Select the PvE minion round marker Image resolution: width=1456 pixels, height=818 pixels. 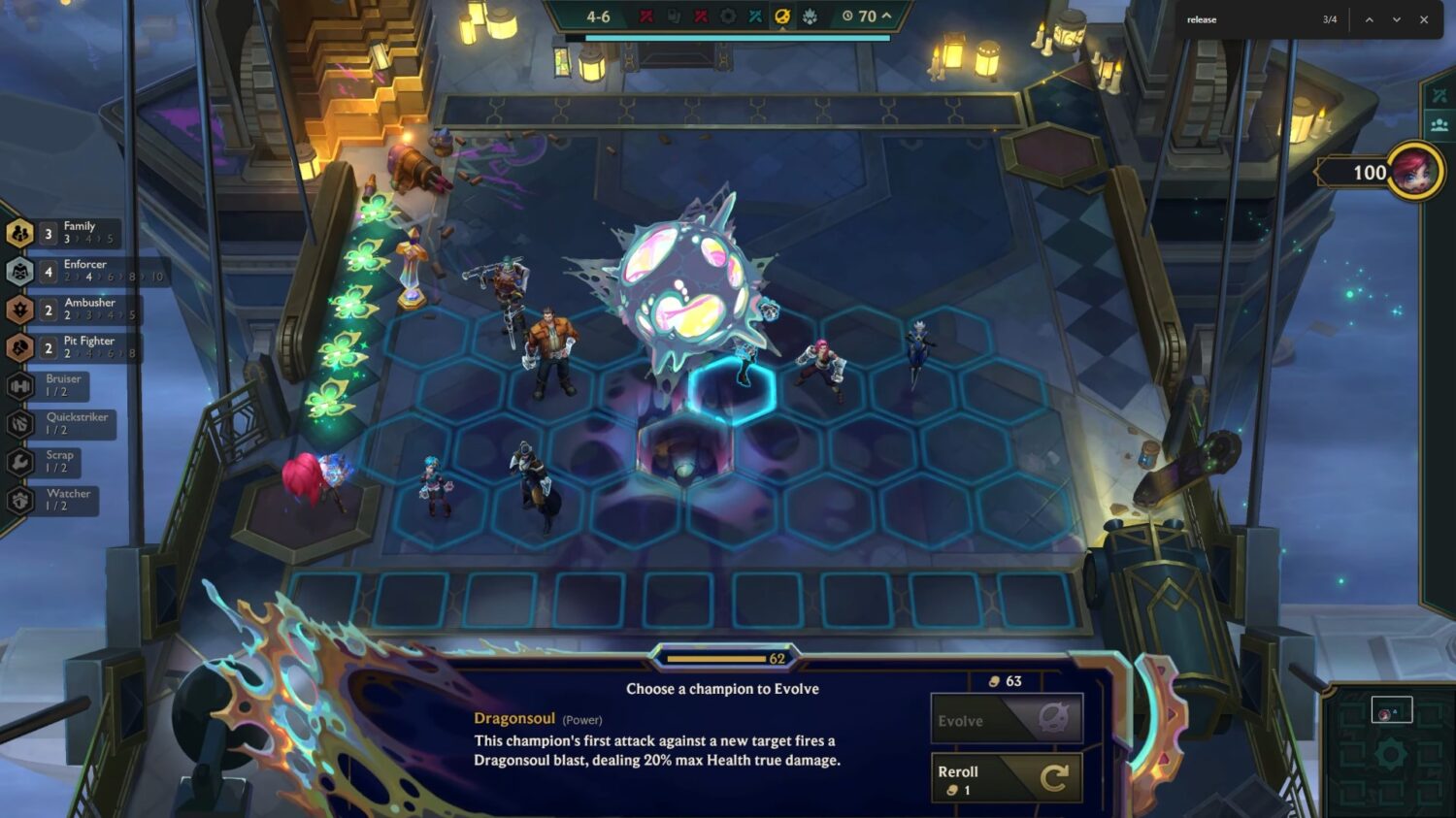[811, 16]
